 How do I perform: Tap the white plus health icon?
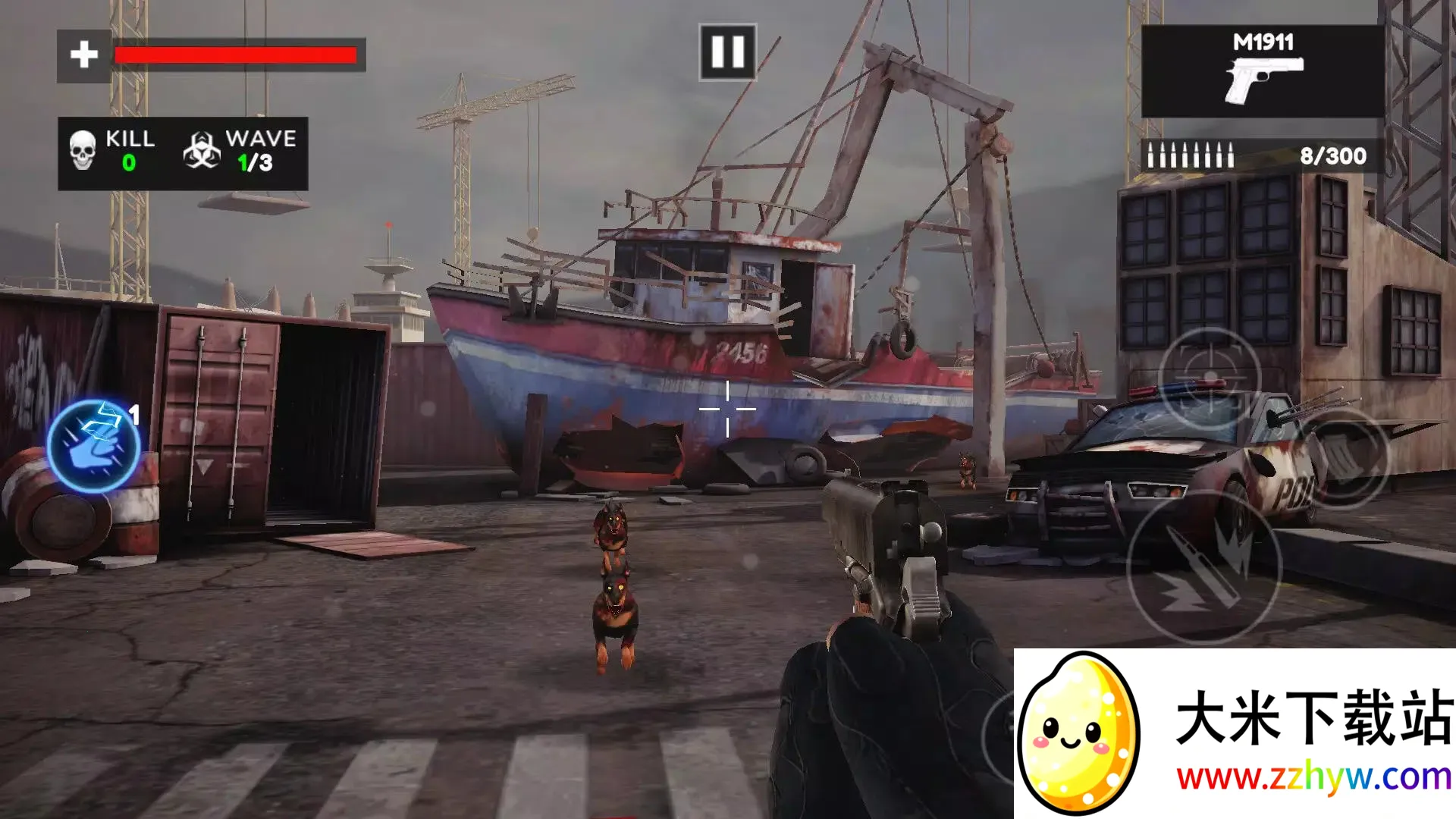click(x=84, y=55)
